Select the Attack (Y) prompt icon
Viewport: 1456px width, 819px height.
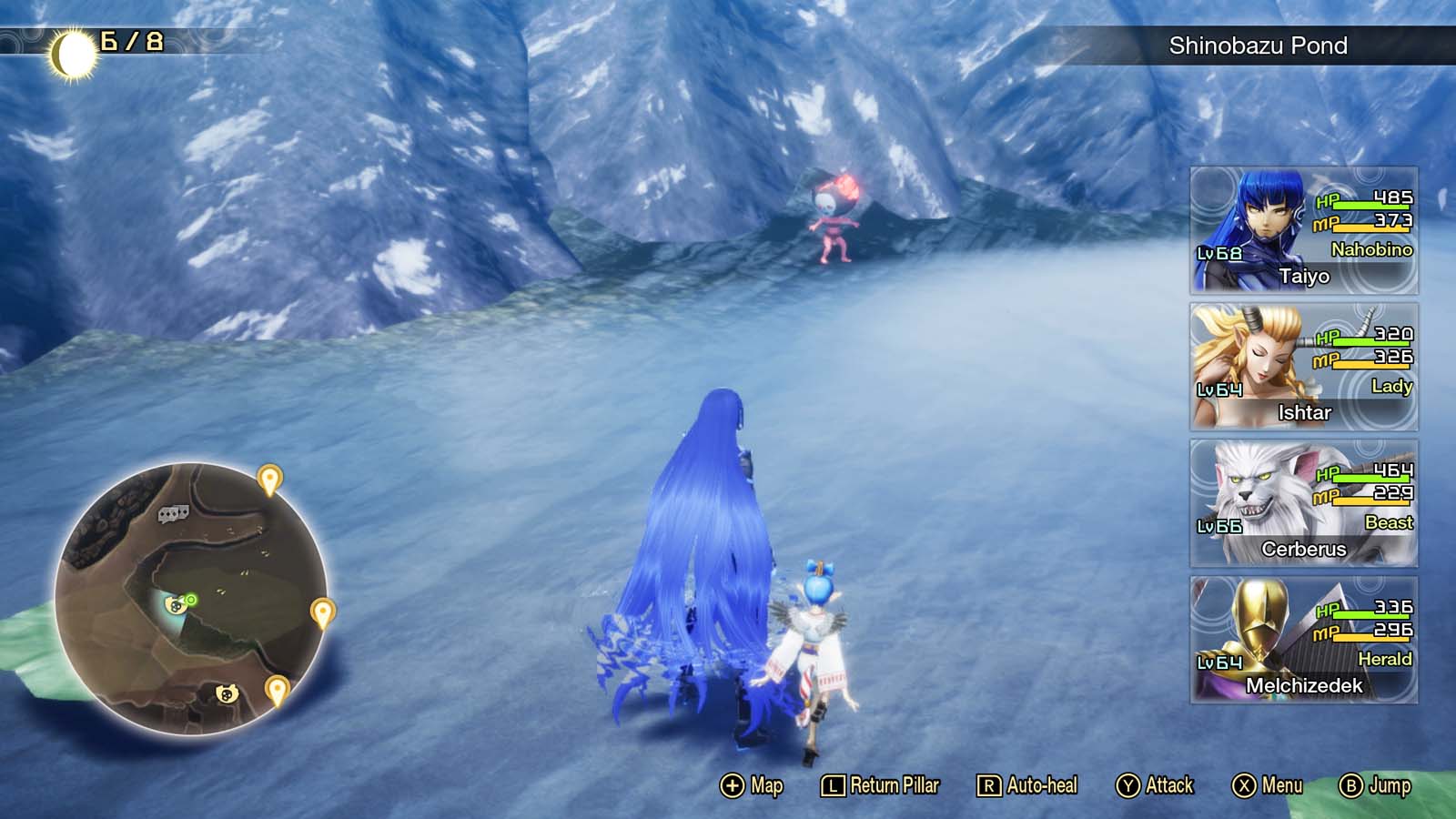click(x=1129, y=784)
